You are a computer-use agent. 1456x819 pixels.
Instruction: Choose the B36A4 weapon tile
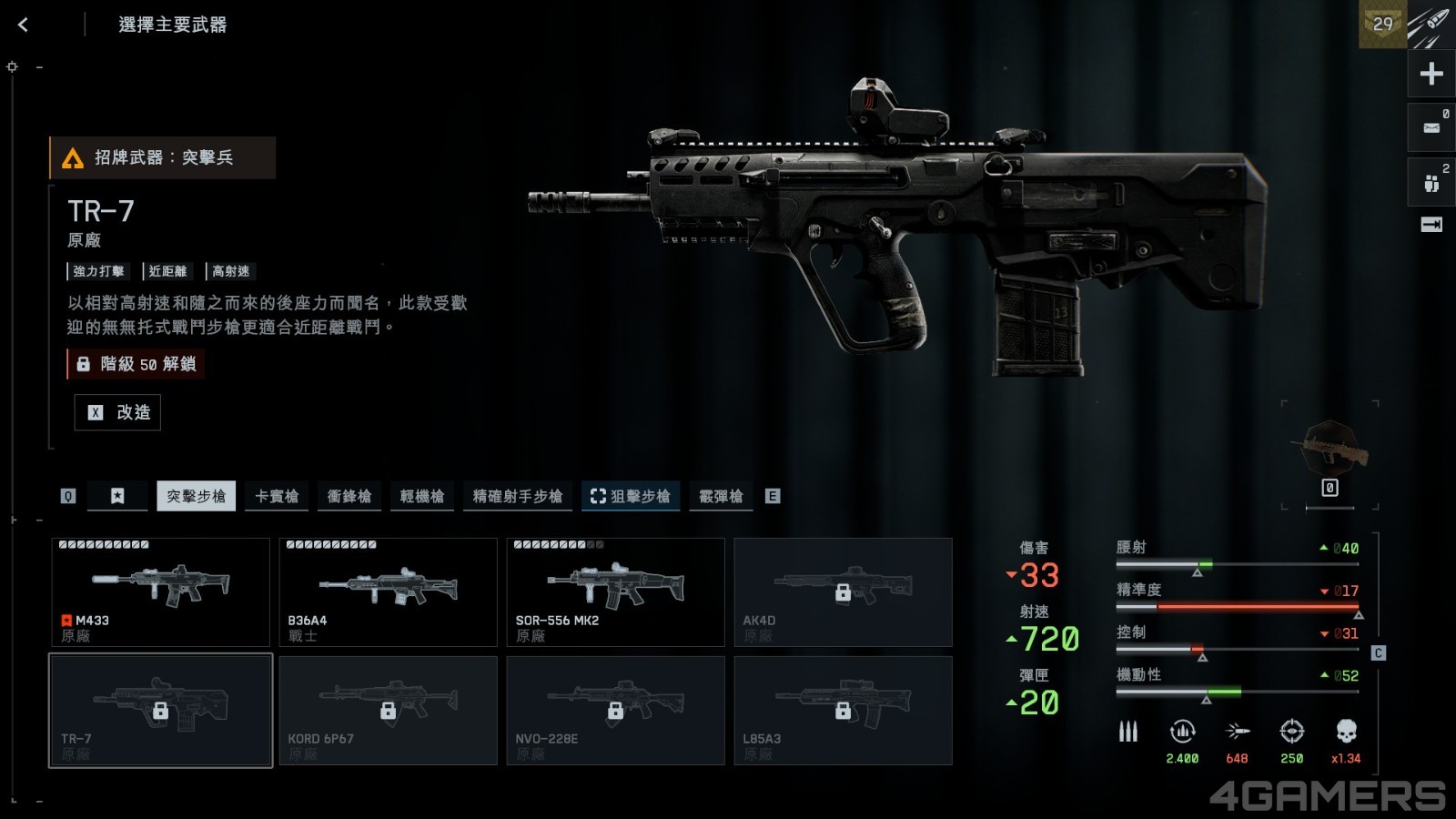pyautogui.click(x=388, y=591)
